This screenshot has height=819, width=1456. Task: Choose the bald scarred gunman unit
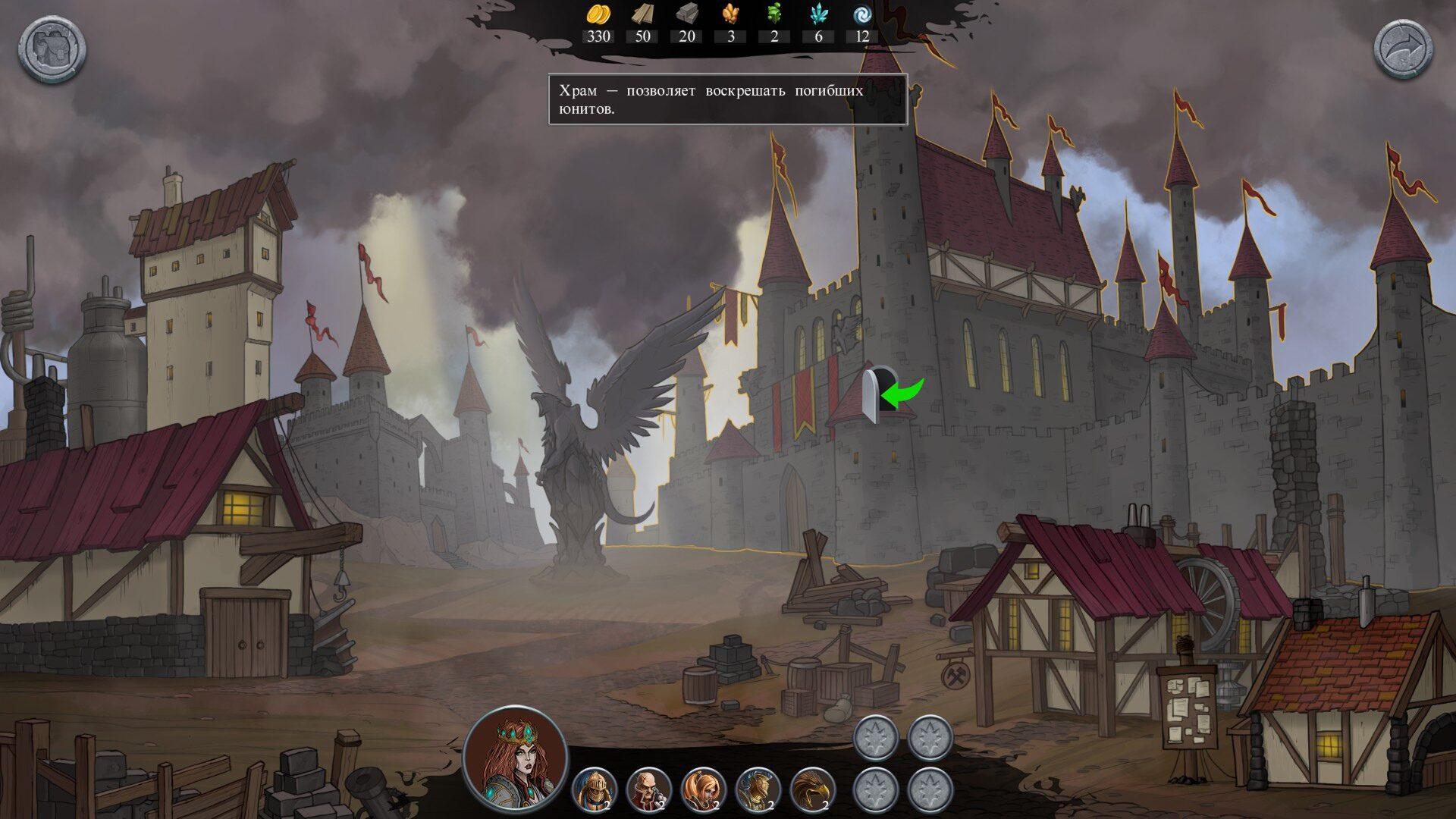click(x=649, y=789)
